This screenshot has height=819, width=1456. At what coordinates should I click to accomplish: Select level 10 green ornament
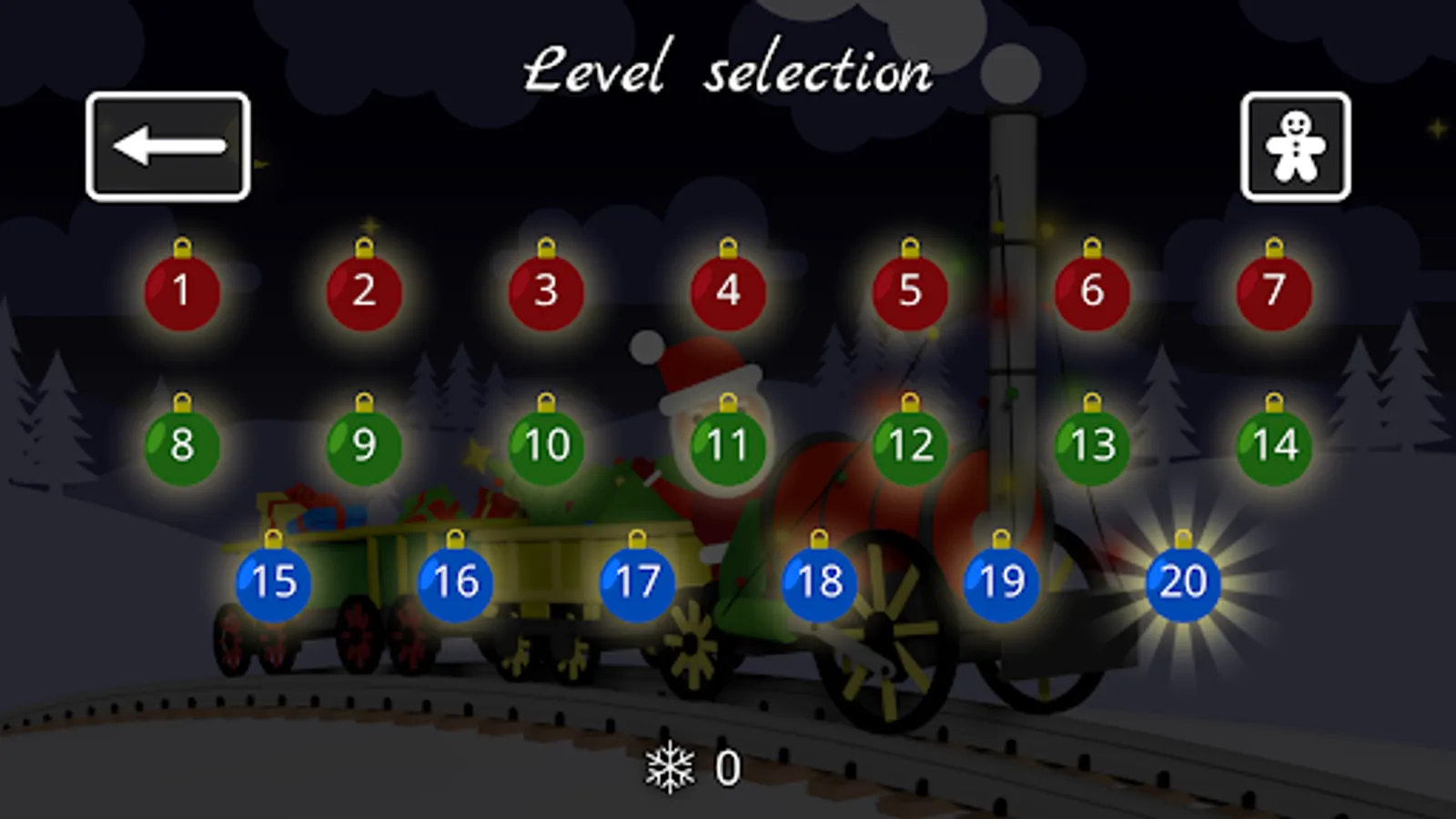[545, 446]
